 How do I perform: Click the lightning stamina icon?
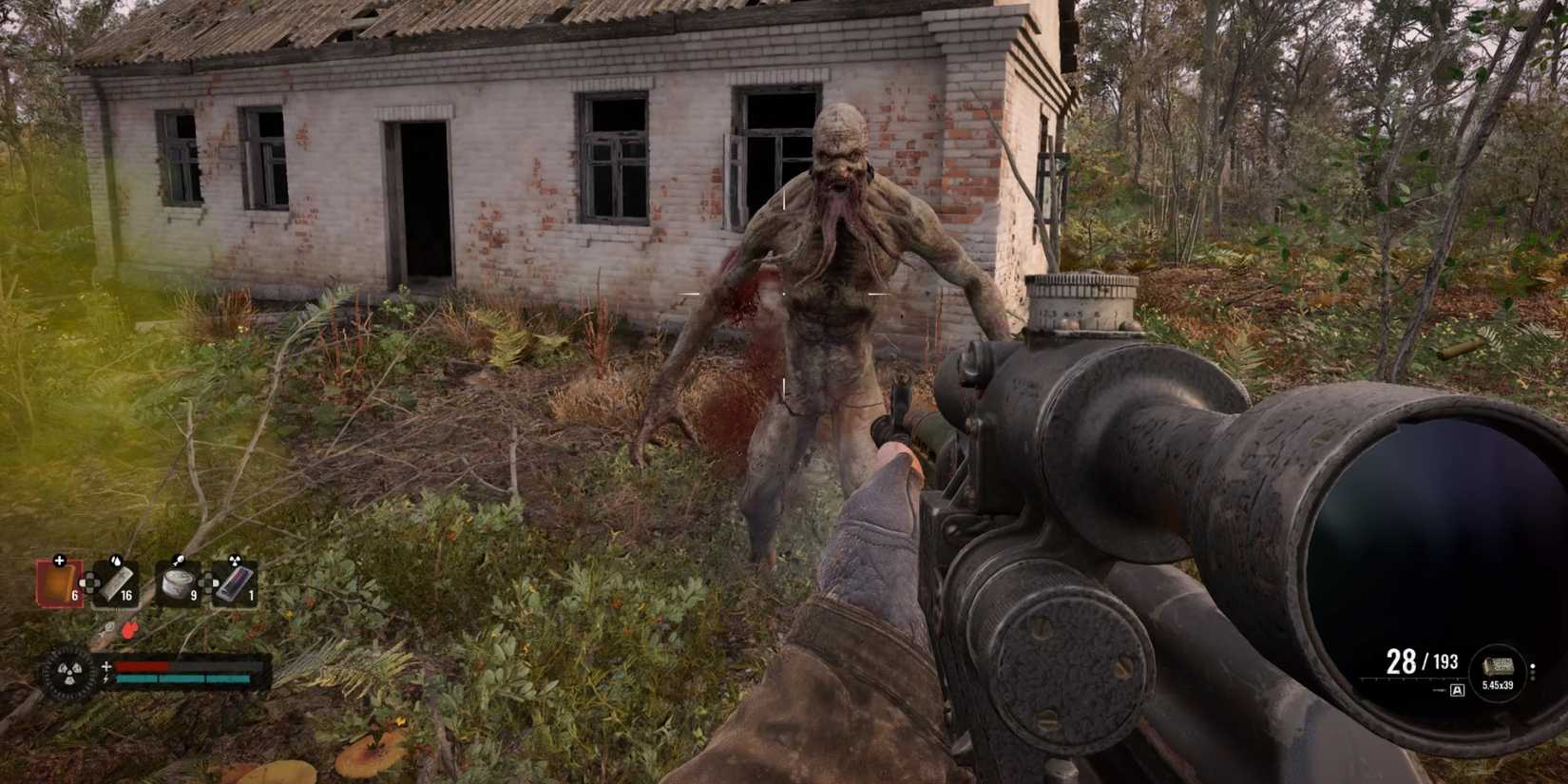(106, 678)
